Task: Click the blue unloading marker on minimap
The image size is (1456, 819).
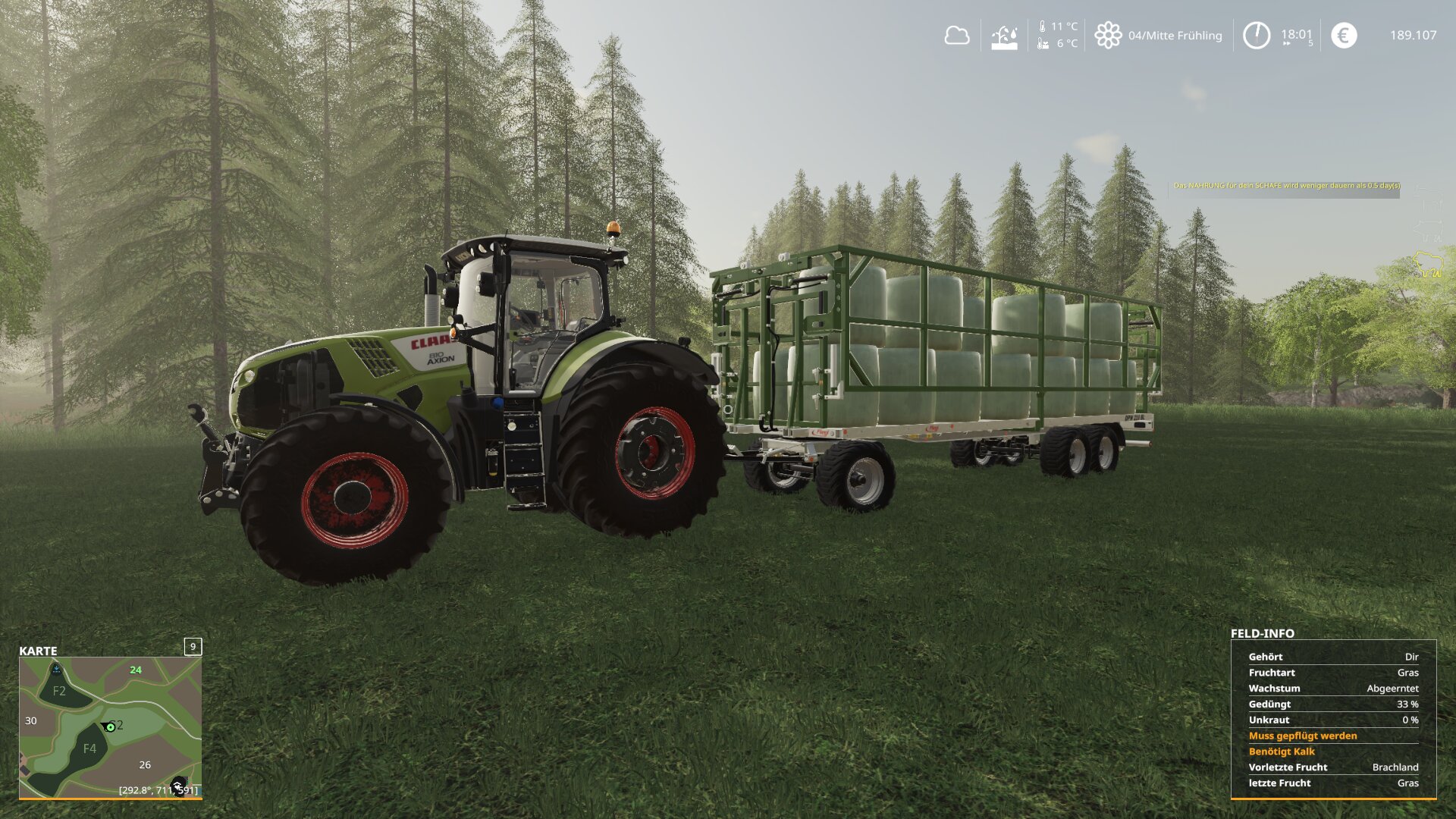Action: click(x=56, y=669)
